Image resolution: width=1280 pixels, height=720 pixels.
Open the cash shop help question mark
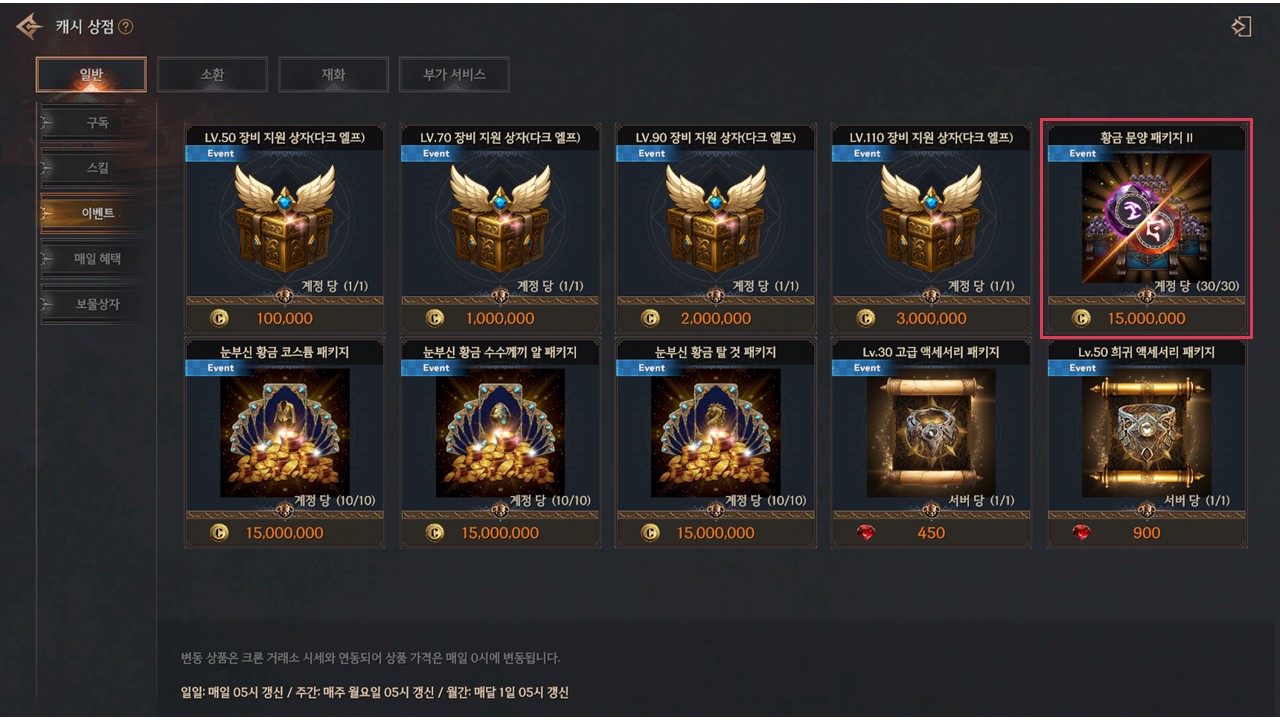point(126,27)
